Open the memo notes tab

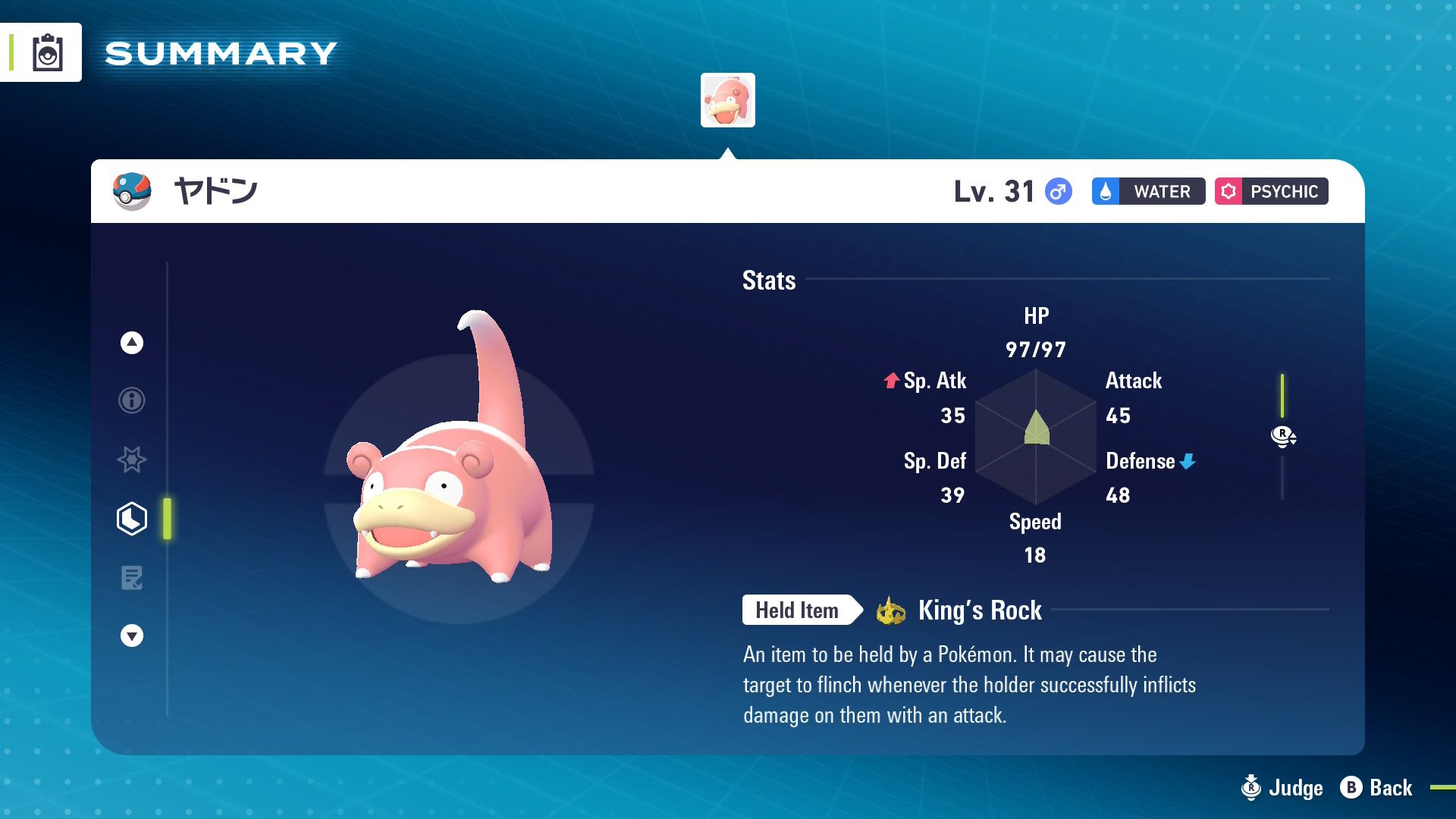[132, 578]
